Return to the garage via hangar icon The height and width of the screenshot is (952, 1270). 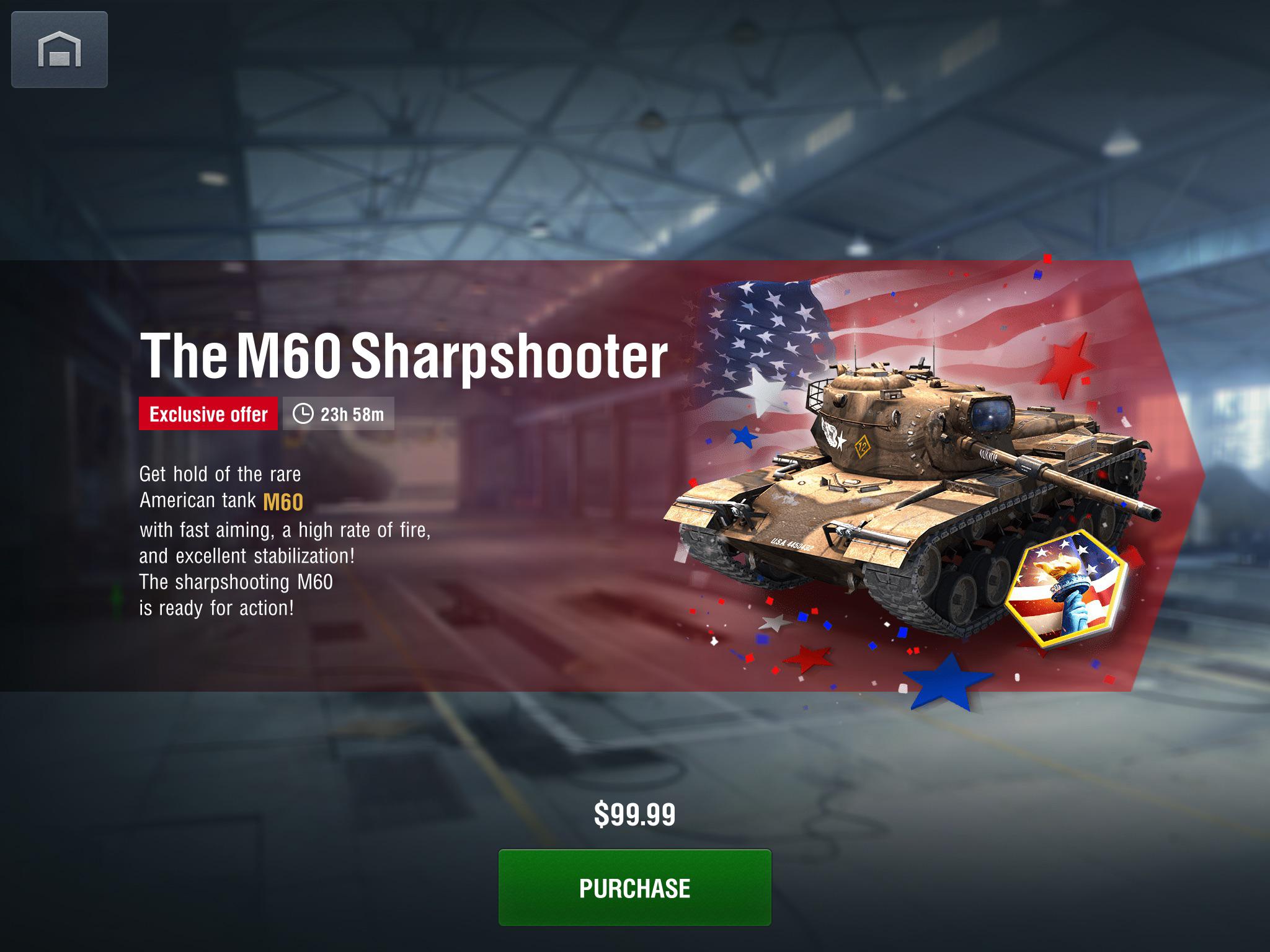point(60,50)
